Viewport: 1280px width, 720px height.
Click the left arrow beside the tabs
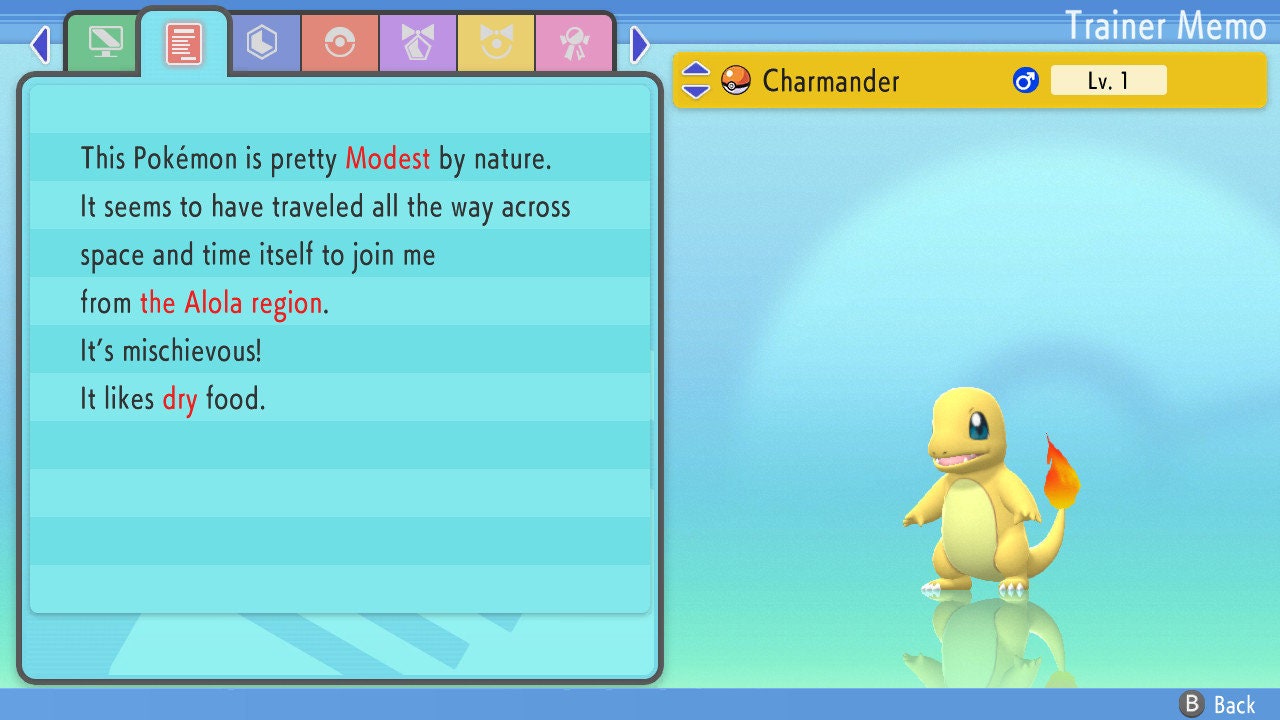pos(40,44)
